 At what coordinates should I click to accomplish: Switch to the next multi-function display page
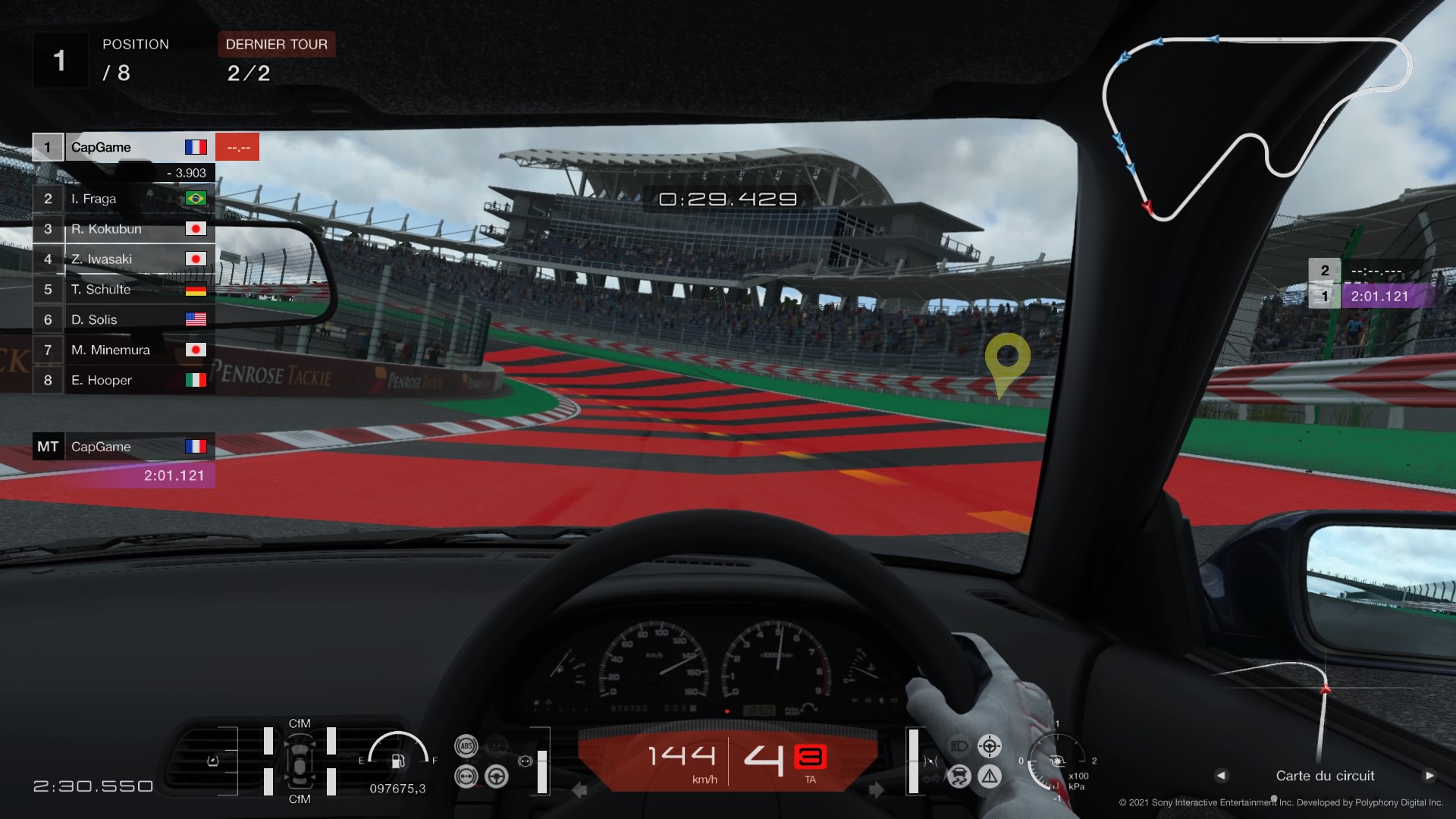pyautogui.click(x=1429, y=776)
